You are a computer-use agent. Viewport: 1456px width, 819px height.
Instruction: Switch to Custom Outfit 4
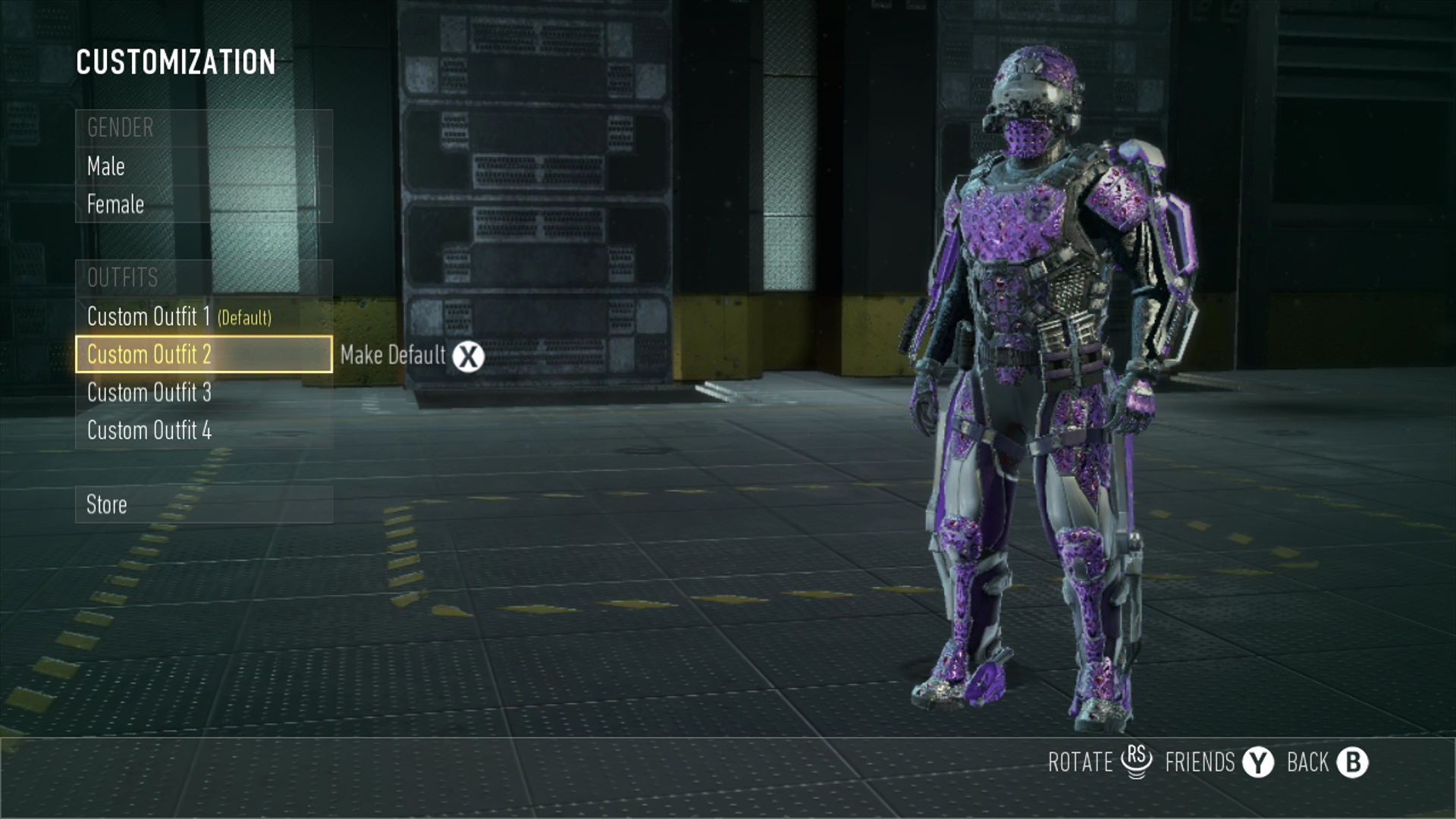[x=149, y=430]
